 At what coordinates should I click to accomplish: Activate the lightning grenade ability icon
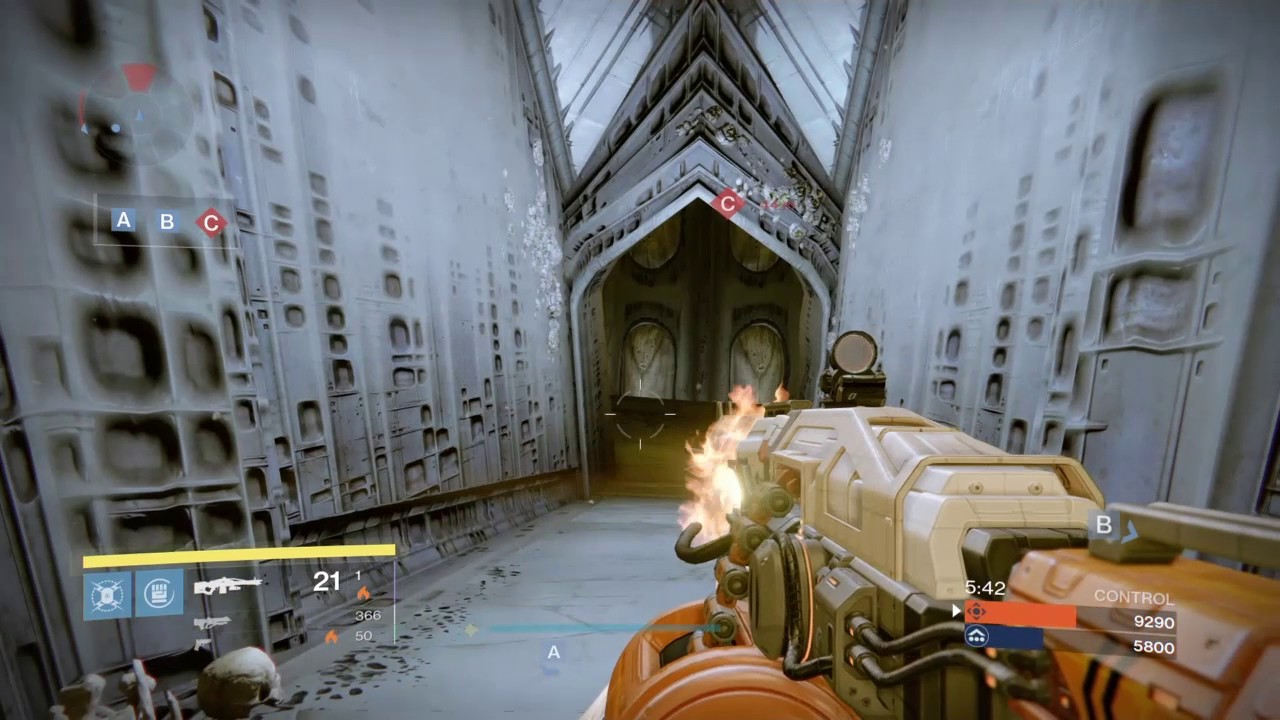tap(107, 594)
